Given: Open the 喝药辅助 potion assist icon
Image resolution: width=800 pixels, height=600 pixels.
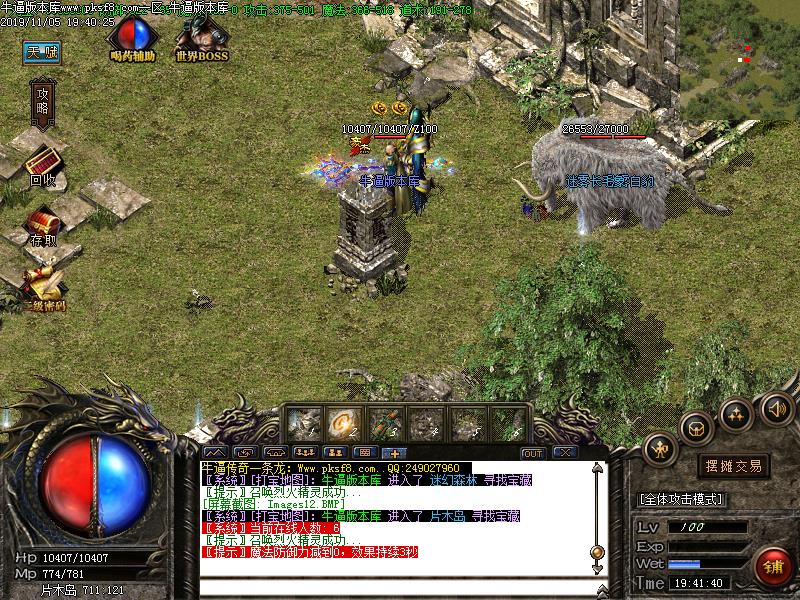Looking at the screenshot, I should pyautogui.click(x=132, y=39).
